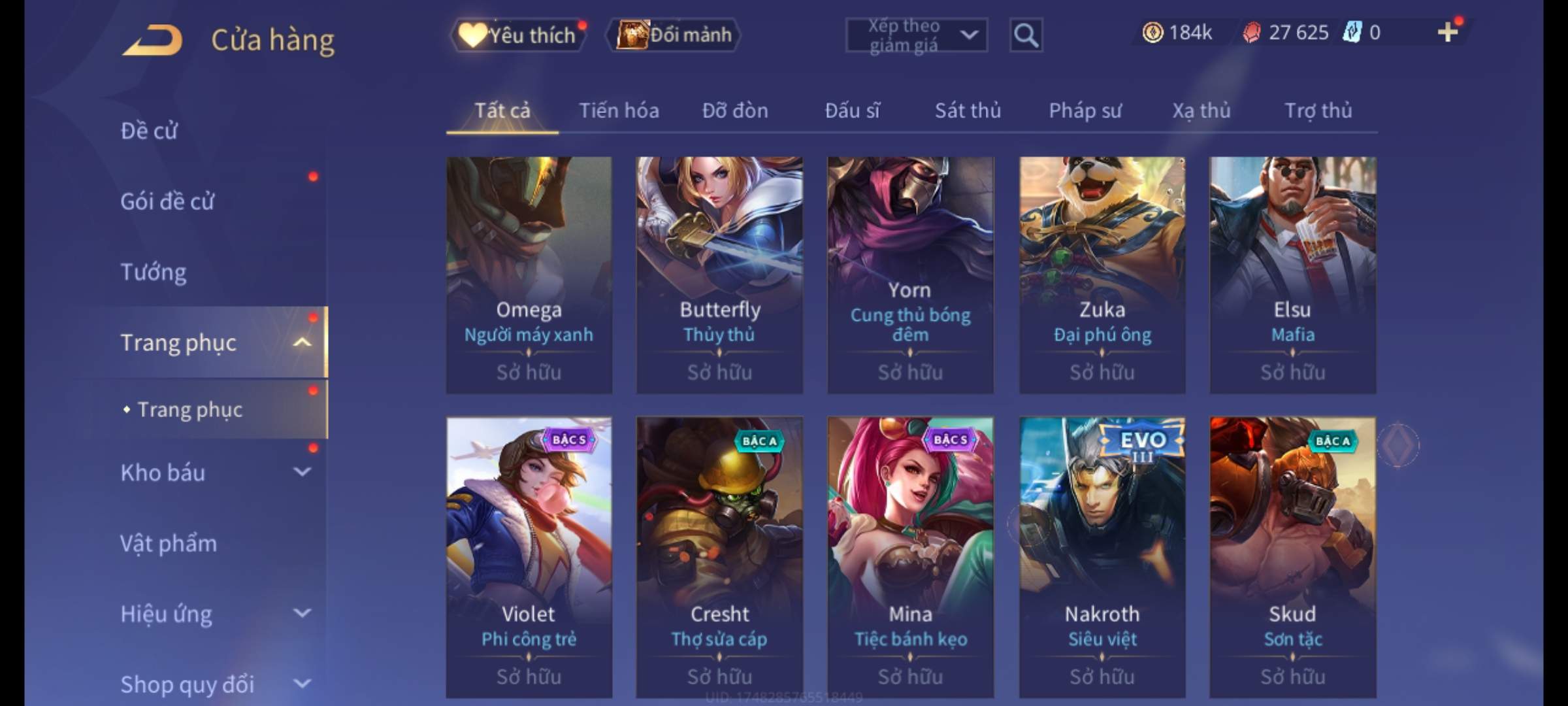The image size is (1568, 706).
Task: Choose the Violet Phi công trẻ skin card
Action: 529,557
